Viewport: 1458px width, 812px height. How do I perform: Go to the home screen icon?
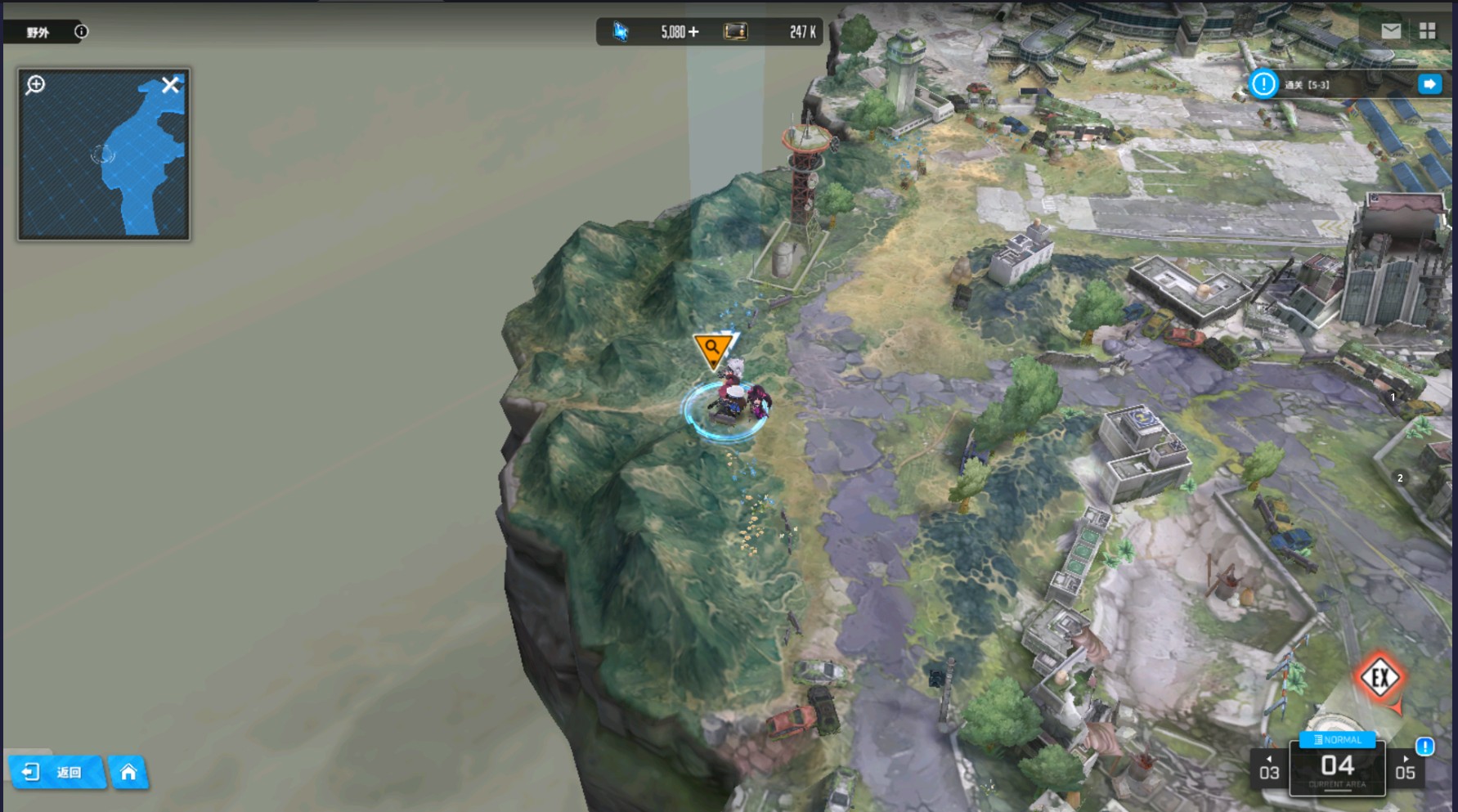pos(128,772)
